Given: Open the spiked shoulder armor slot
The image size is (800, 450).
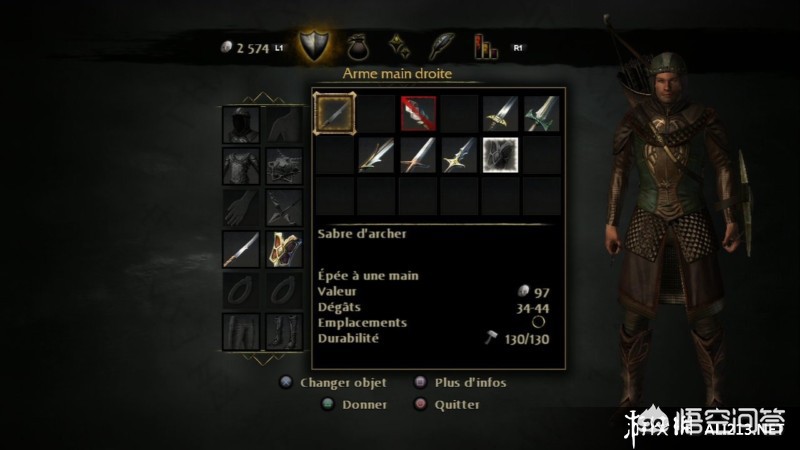Looking at the screenshot, I should coord(283,166).
